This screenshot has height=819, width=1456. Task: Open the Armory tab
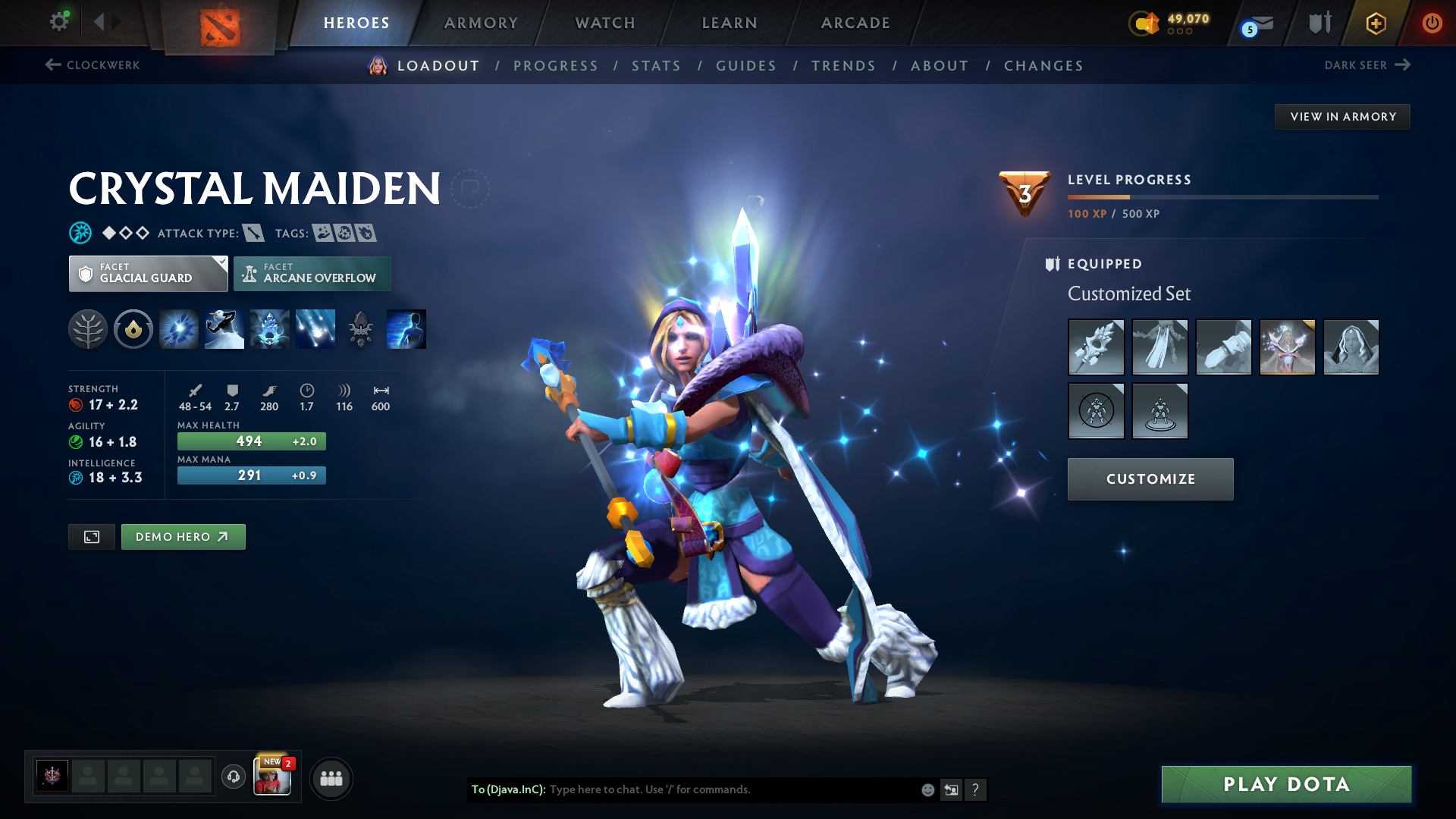481,23
